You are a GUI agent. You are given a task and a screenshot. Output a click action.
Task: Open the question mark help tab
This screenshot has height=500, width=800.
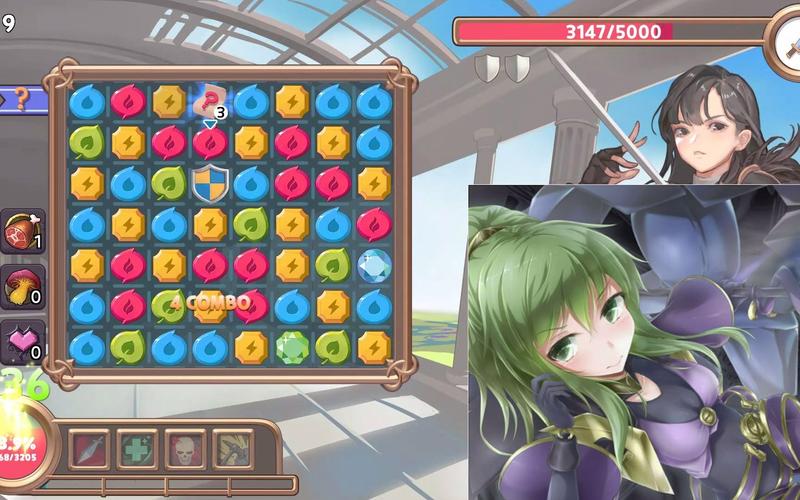pos(22,99)
